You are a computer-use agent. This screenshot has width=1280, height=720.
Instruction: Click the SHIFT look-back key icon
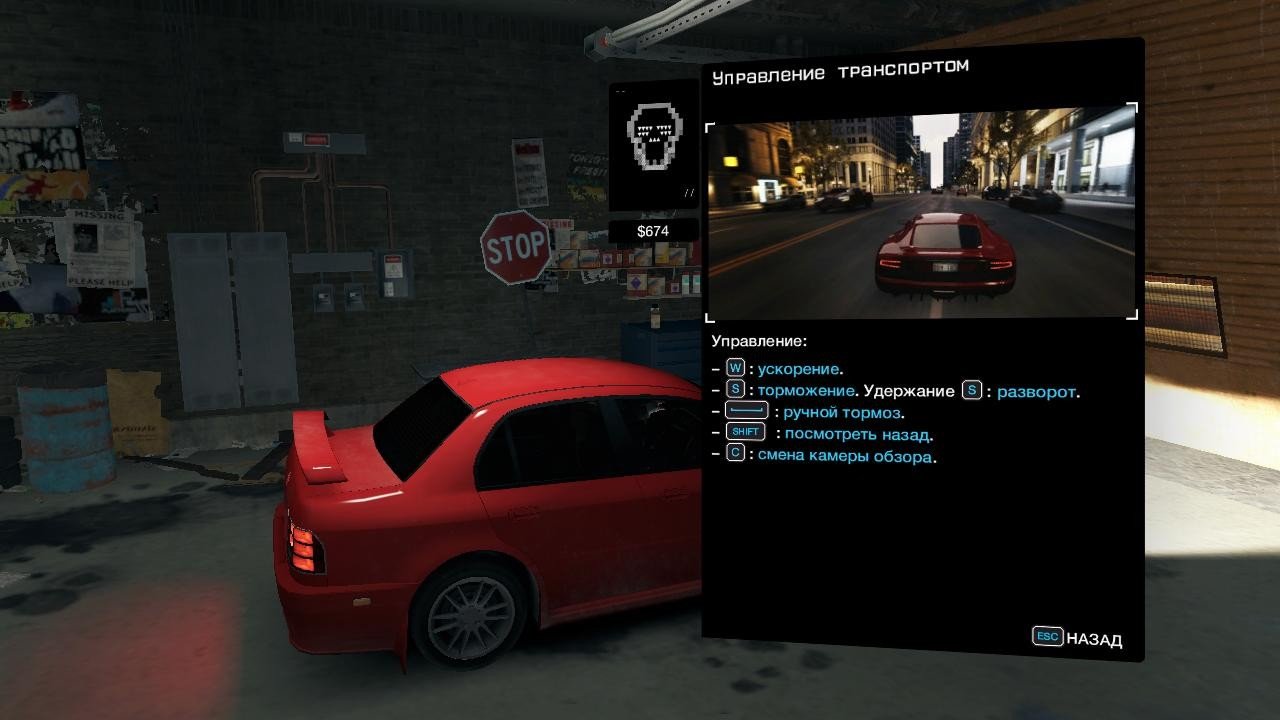pyautogui.click(x=744, y=432)
